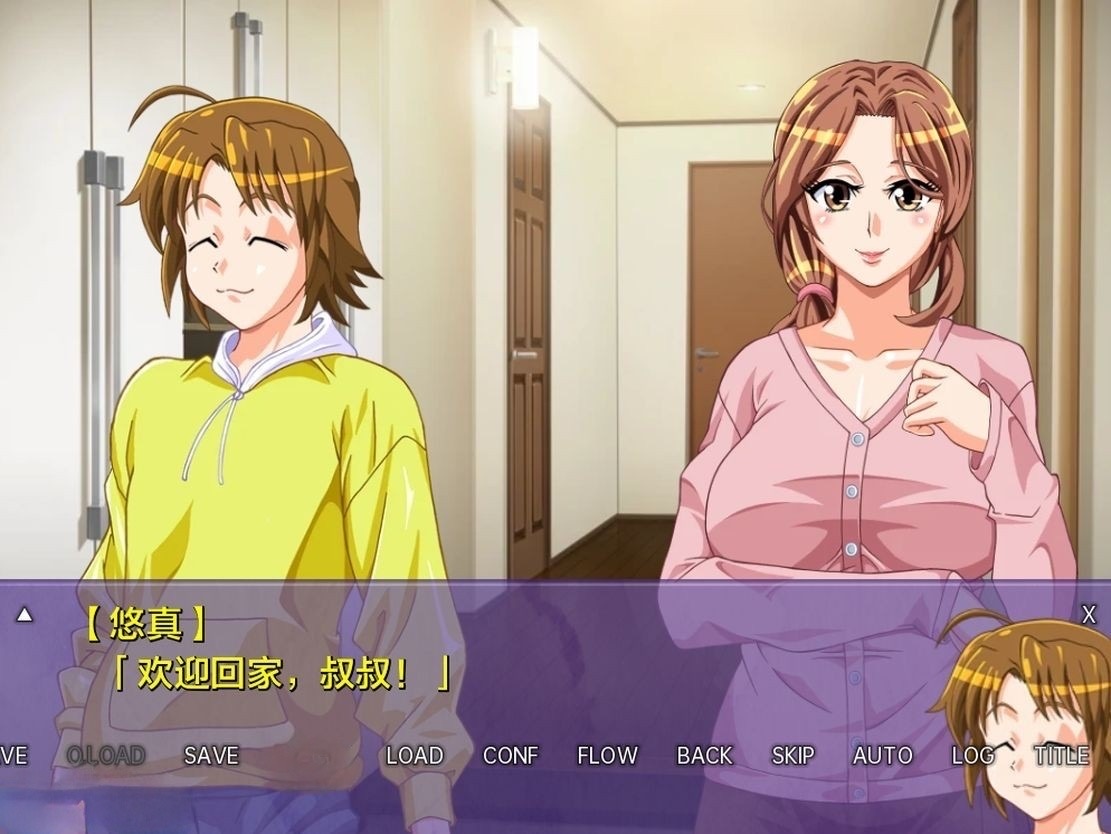Open the CONF settings screen
The width and height of the screenshot is (1111, 834).
pos(510,756)
